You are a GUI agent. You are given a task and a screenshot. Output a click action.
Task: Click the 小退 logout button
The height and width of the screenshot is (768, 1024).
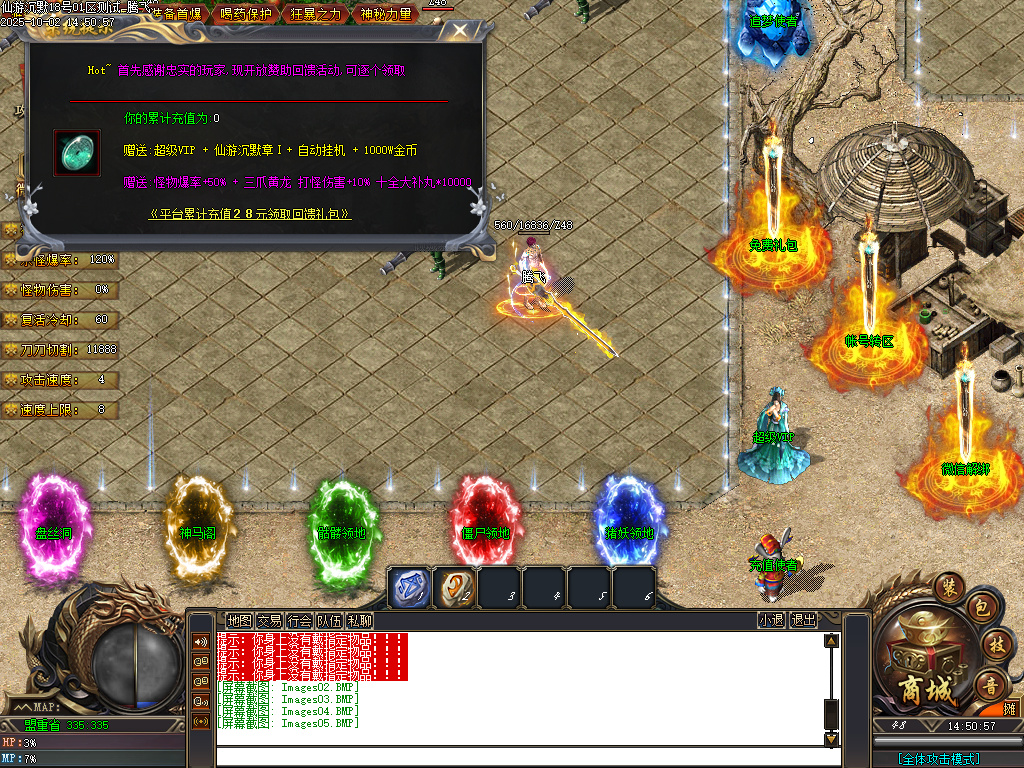[x=770, y=620]
